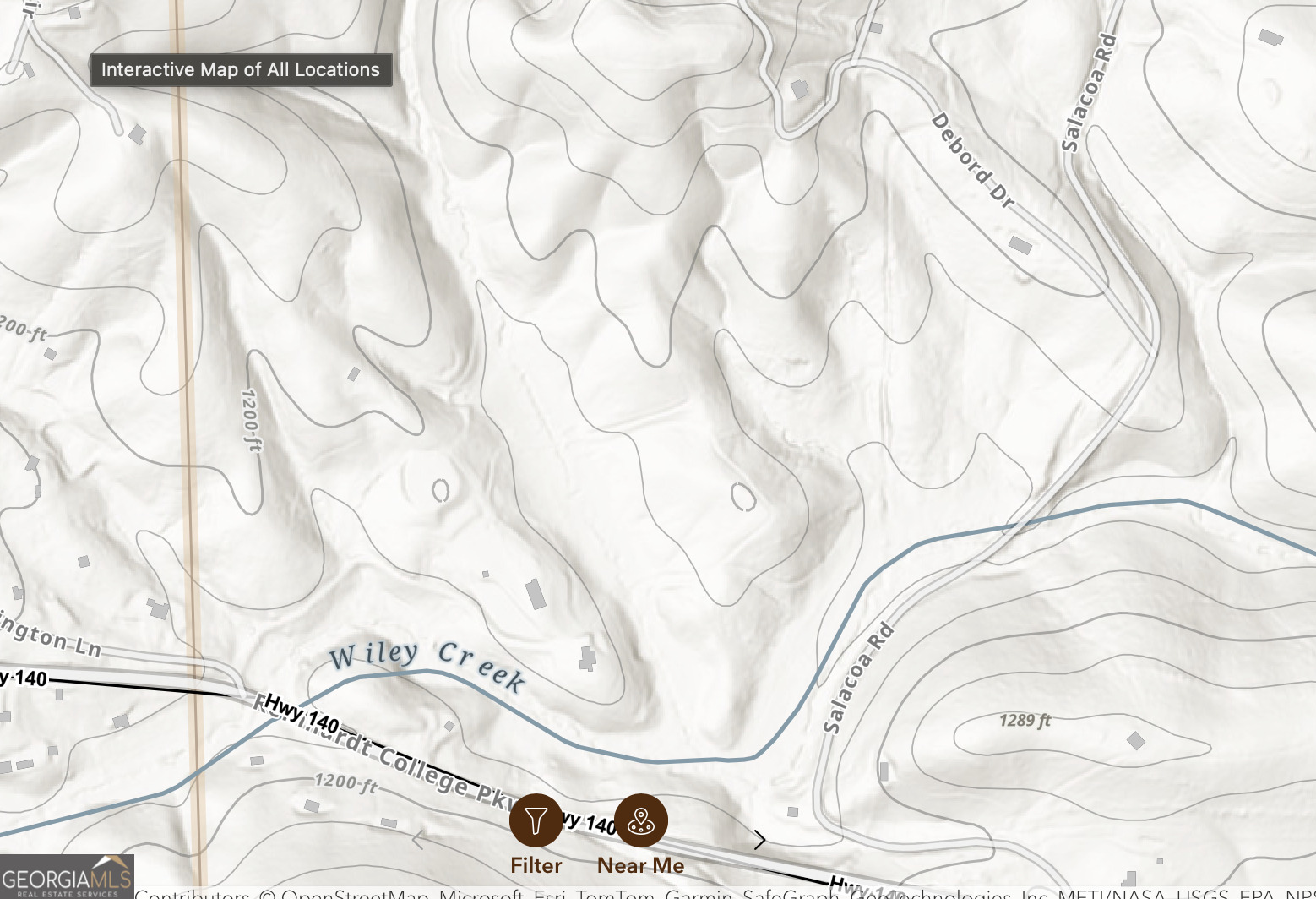
Task: Activate the Near Me location button
Action: (641, 820)
